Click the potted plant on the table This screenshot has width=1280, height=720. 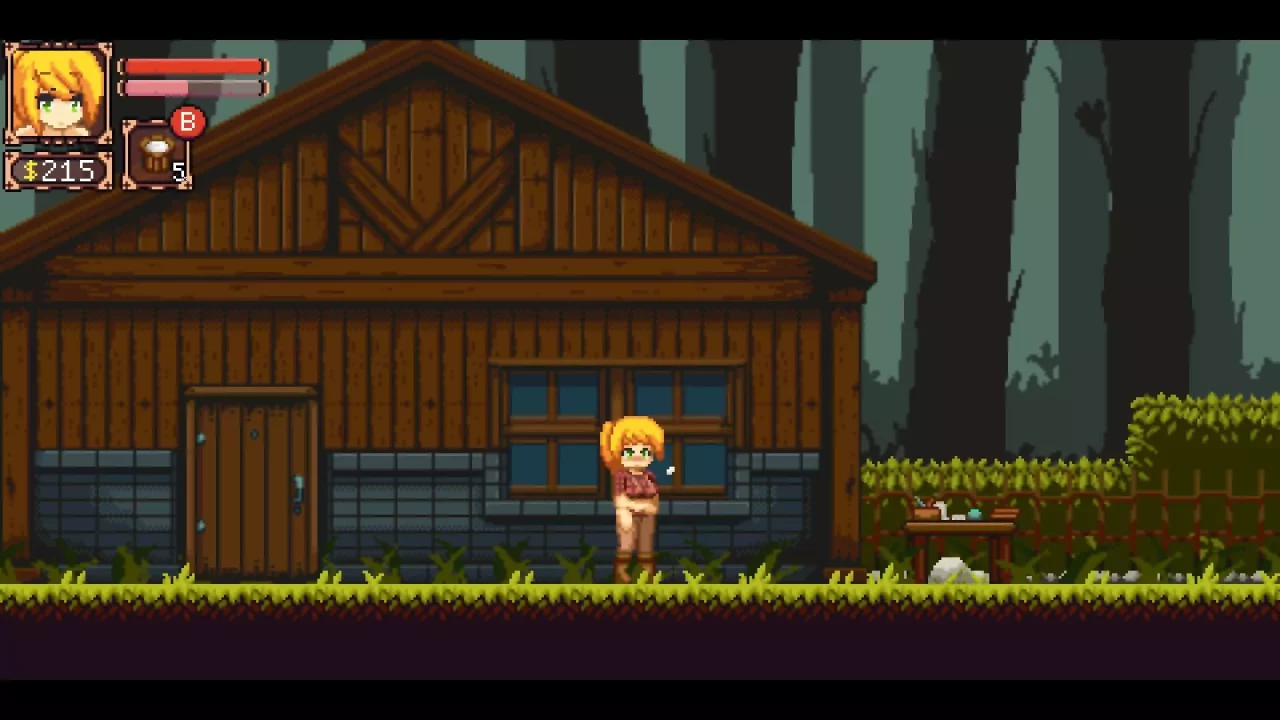coord(924,510)
